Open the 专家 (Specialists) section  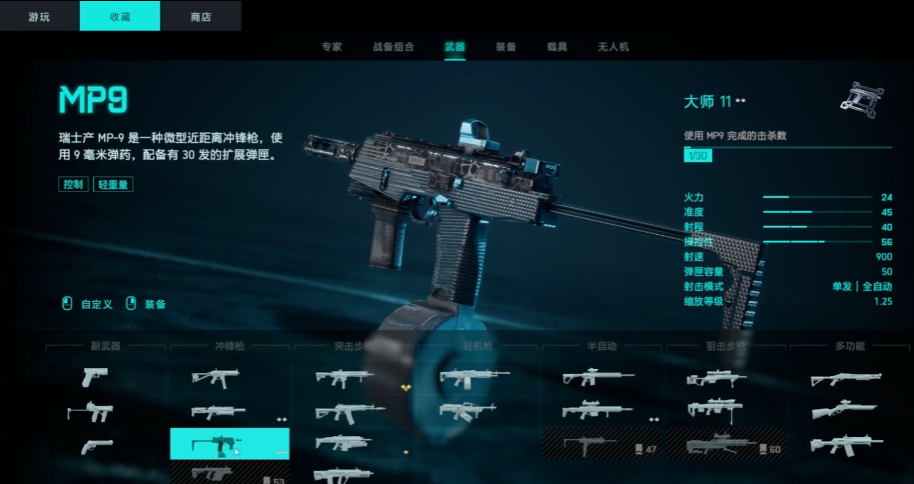332,47
